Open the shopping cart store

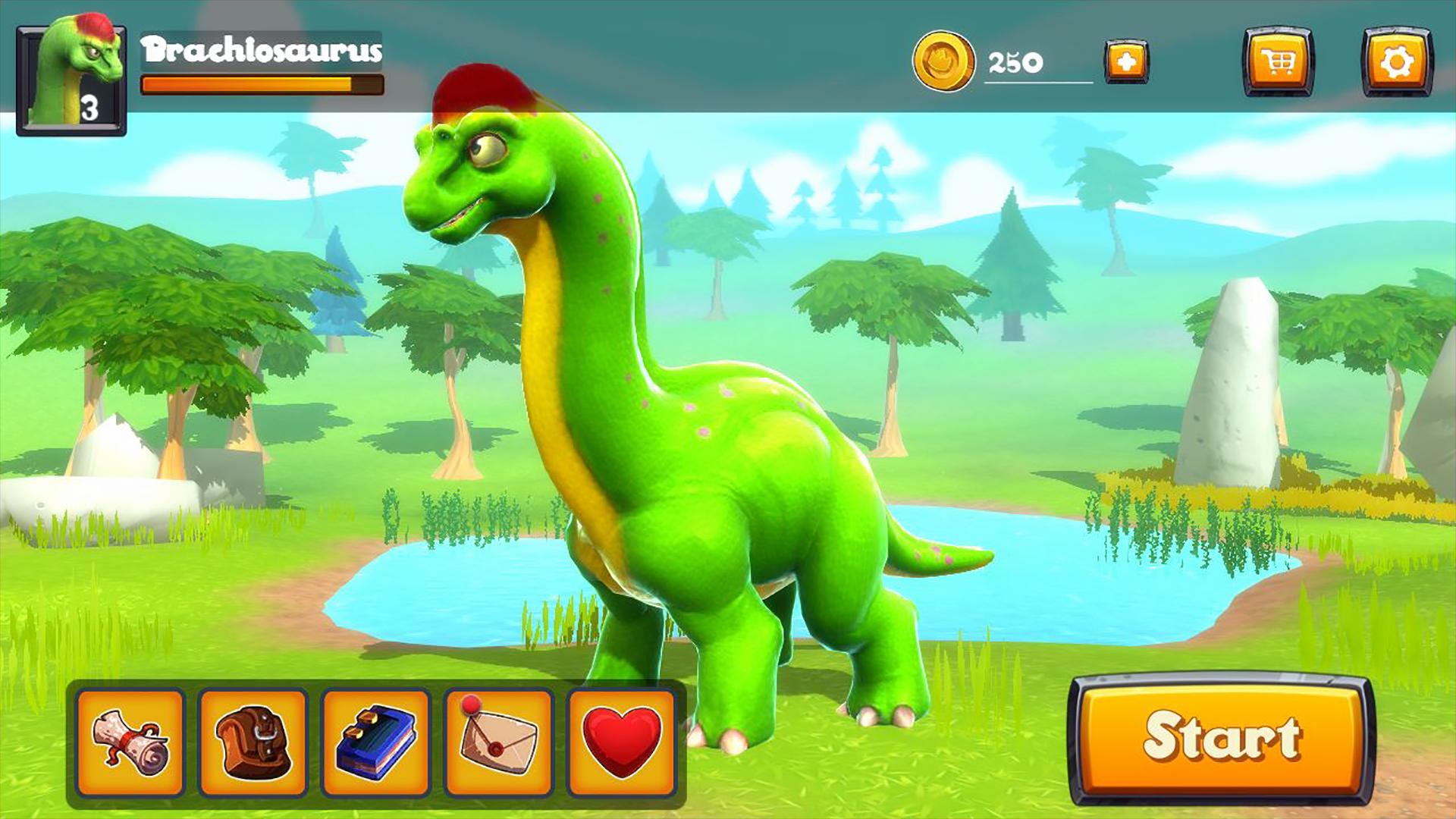tap(1278, 62)
